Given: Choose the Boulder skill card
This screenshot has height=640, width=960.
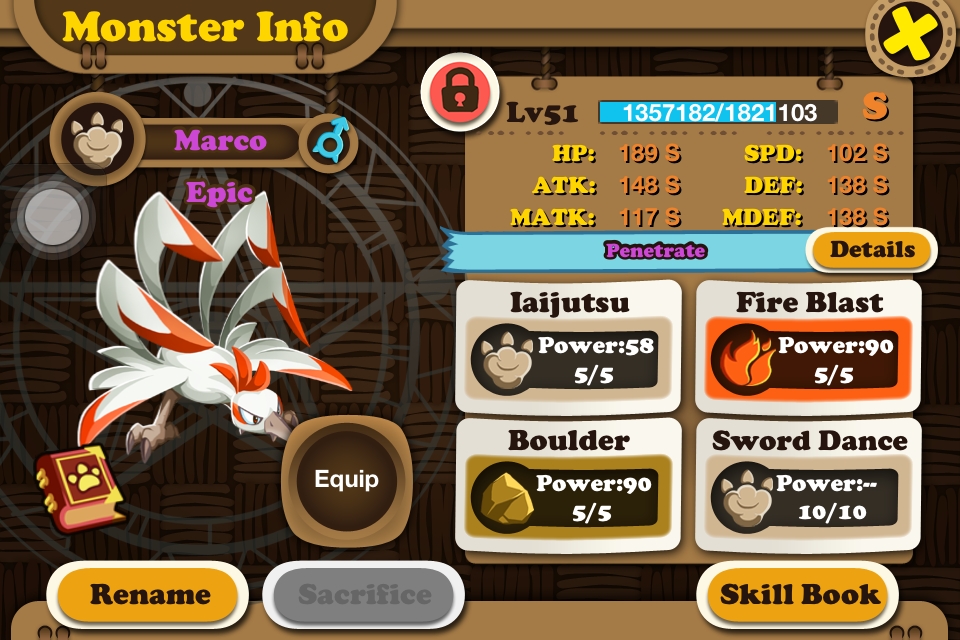Looking at the screenshot, I should pyautogui.click(x=568, y=484).
